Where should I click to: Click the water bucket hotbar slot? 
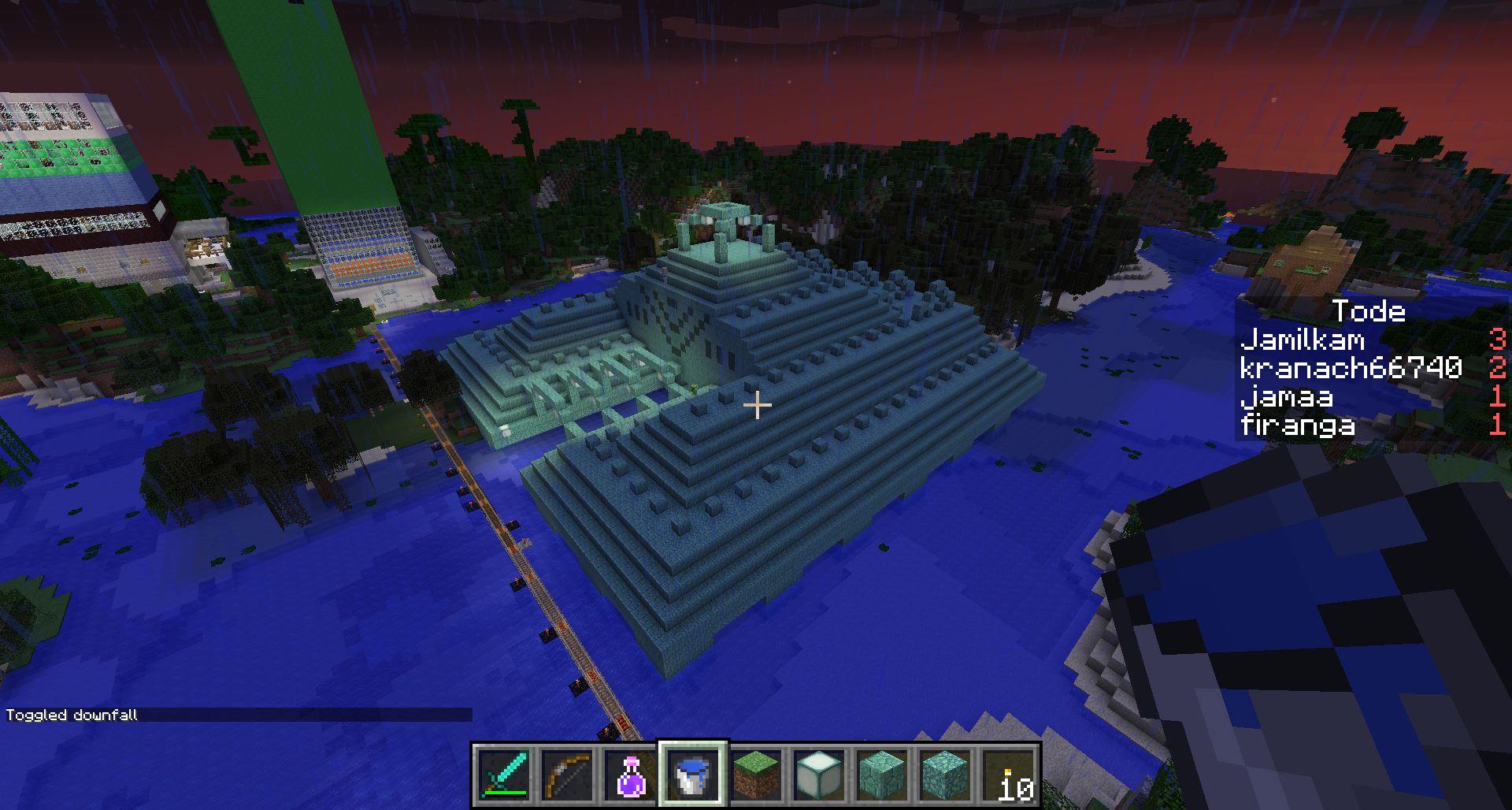coord(693,775)
